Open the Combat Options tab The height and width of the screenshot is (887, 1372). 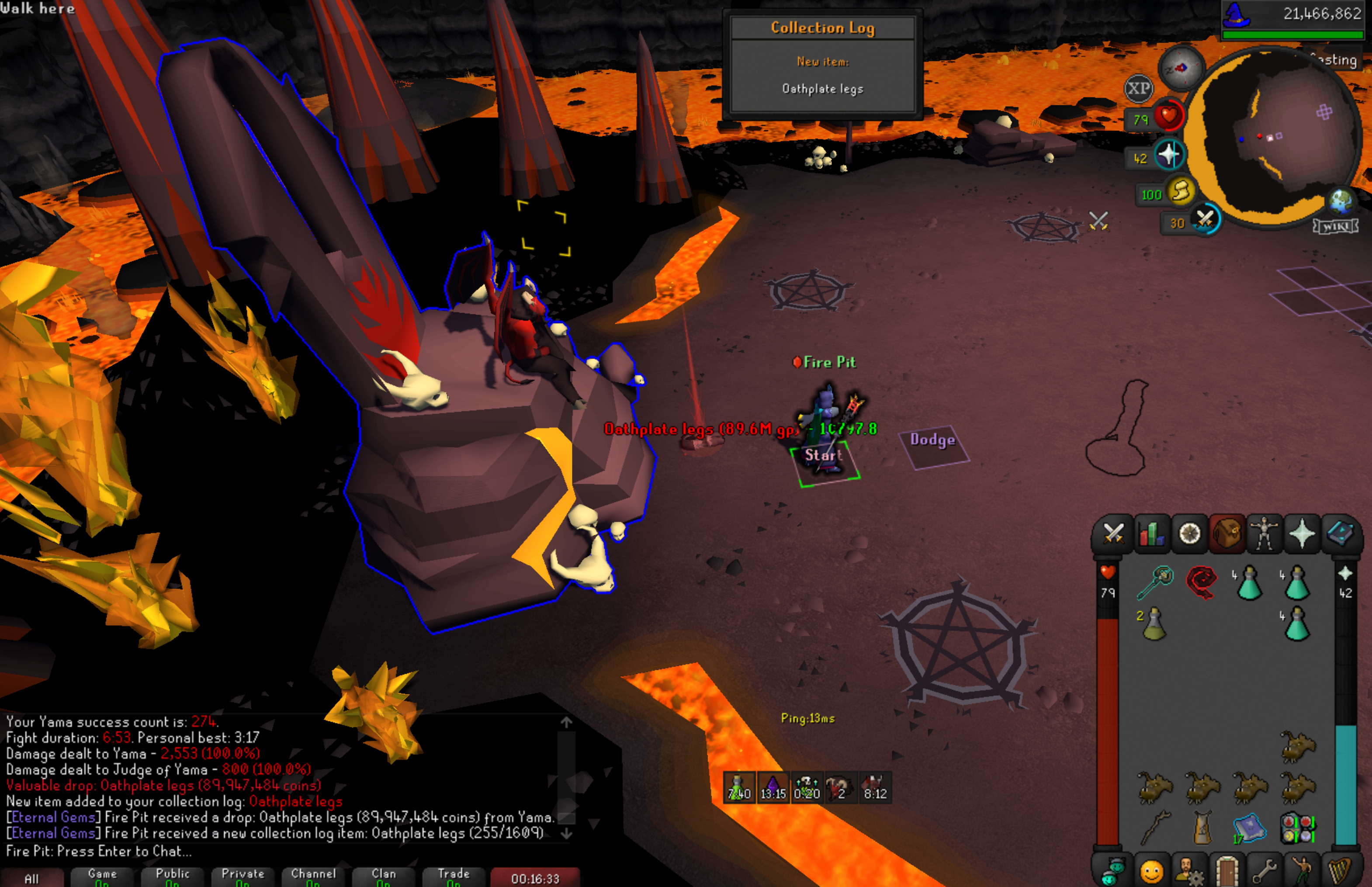click(x=1113, y=534)
